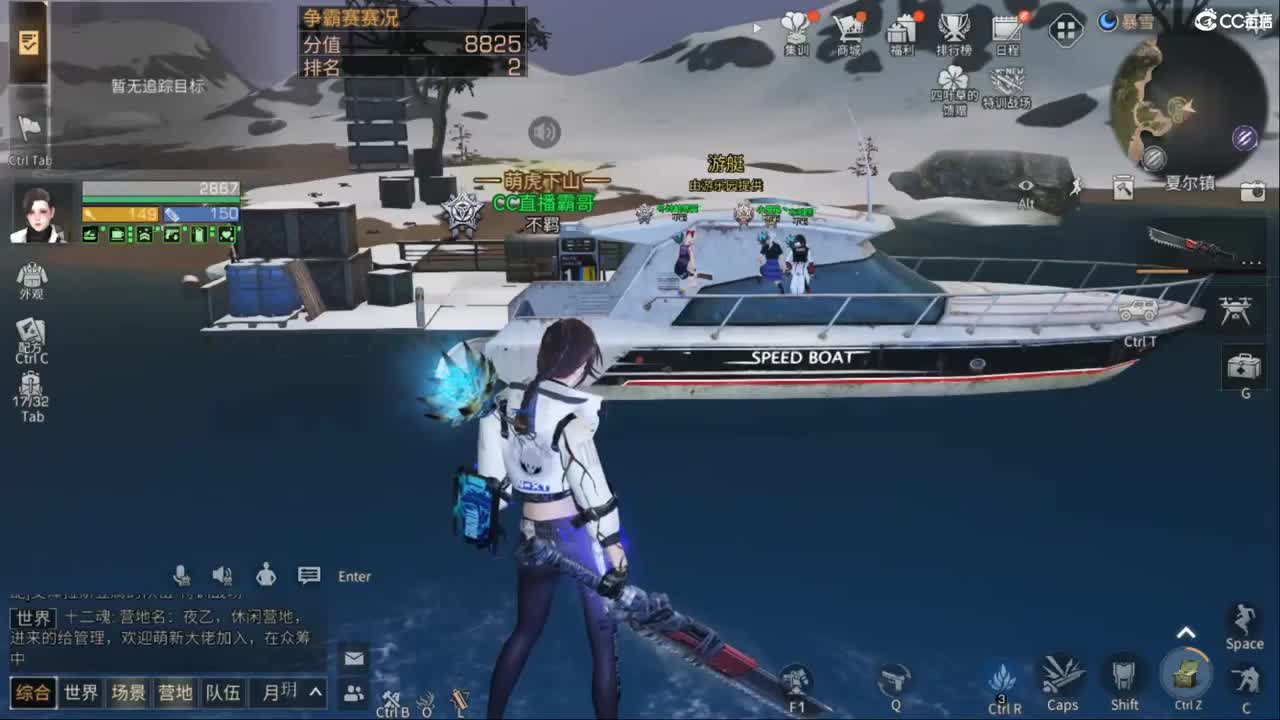1280x720 pixels.
Task: Mute the loudspeaker above the boat
Action: [x=546, y=131]
